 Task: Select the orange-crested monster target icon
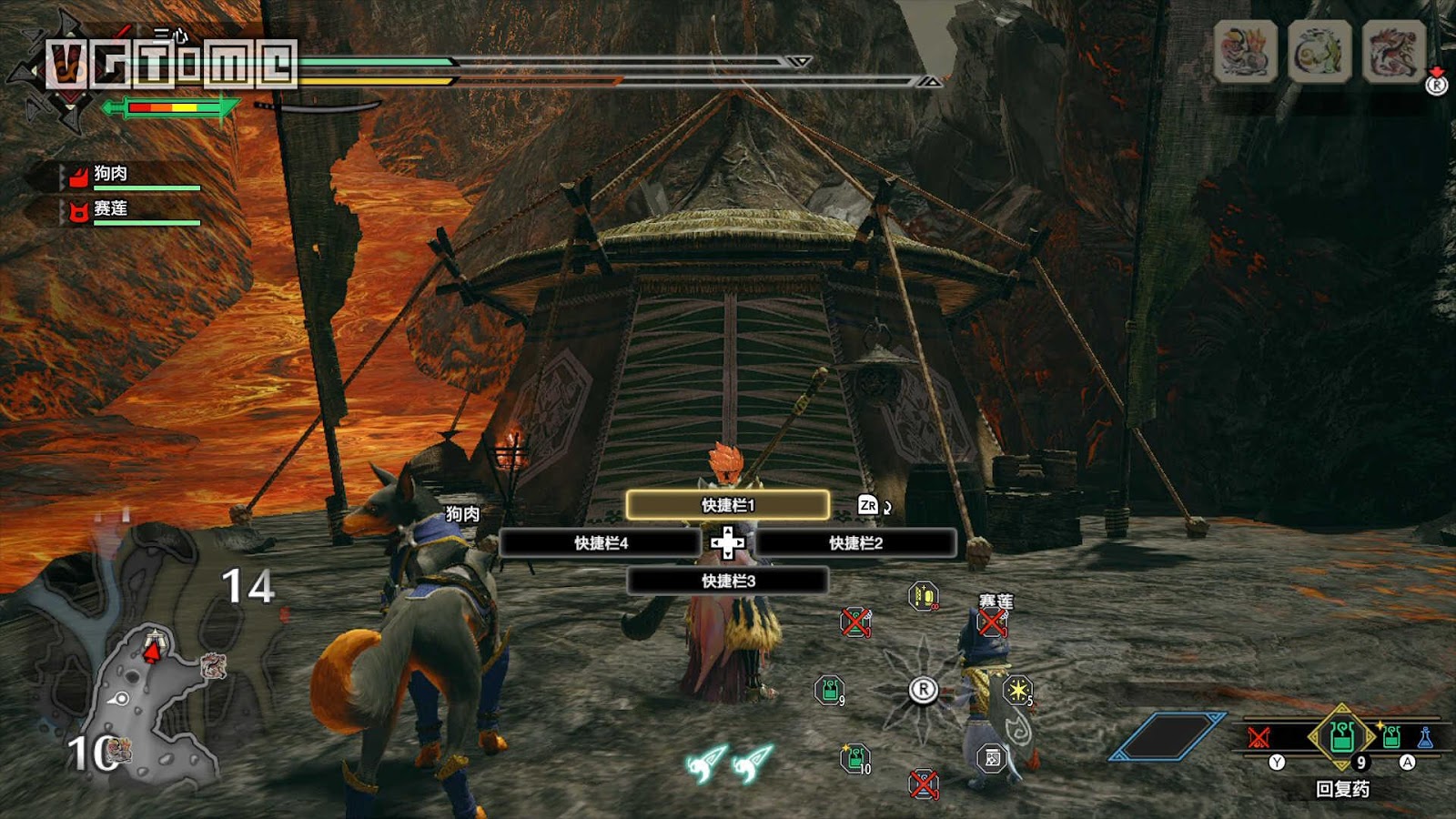click(1245, 51)
